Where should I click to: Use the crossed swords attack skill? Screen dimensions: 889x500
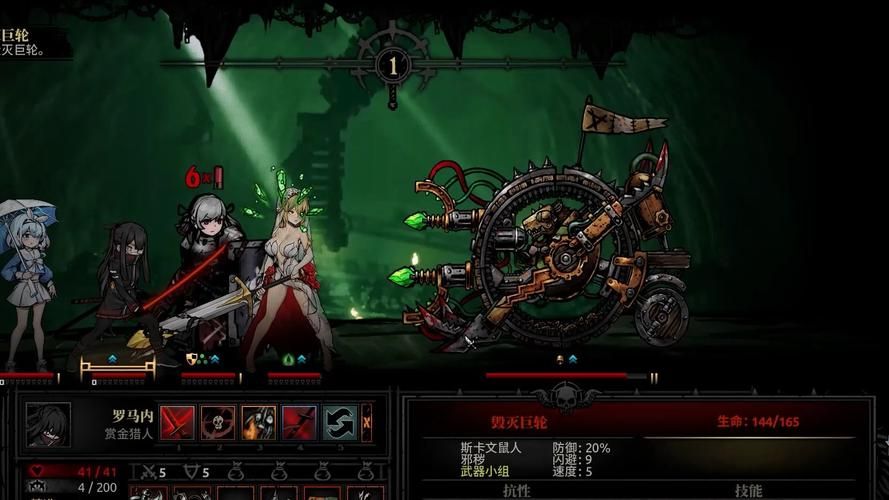tap(178, 423)
